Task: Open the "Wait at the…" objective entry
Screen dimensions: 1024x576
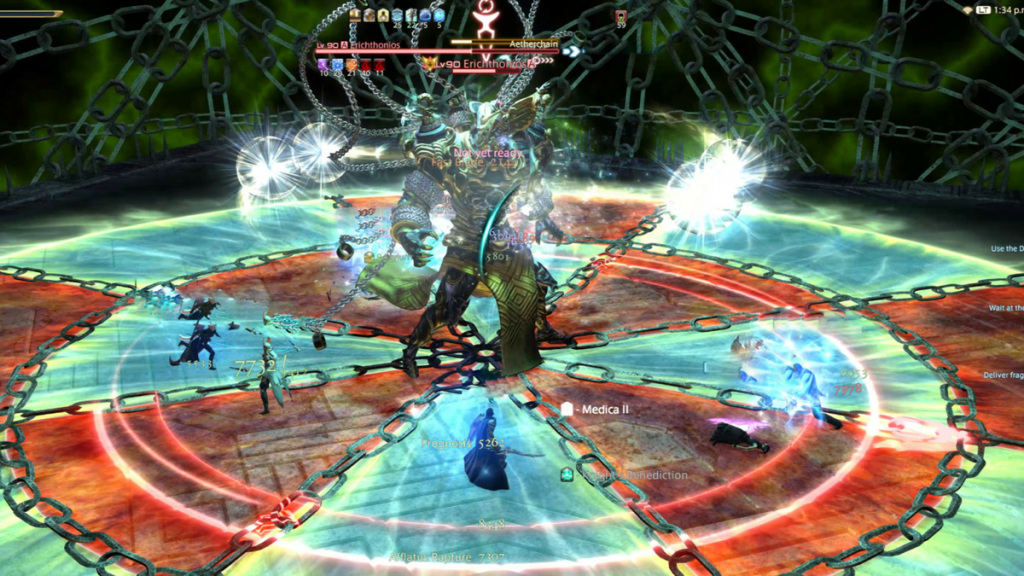Action: pyautogui.click(x=1006, y=308)
